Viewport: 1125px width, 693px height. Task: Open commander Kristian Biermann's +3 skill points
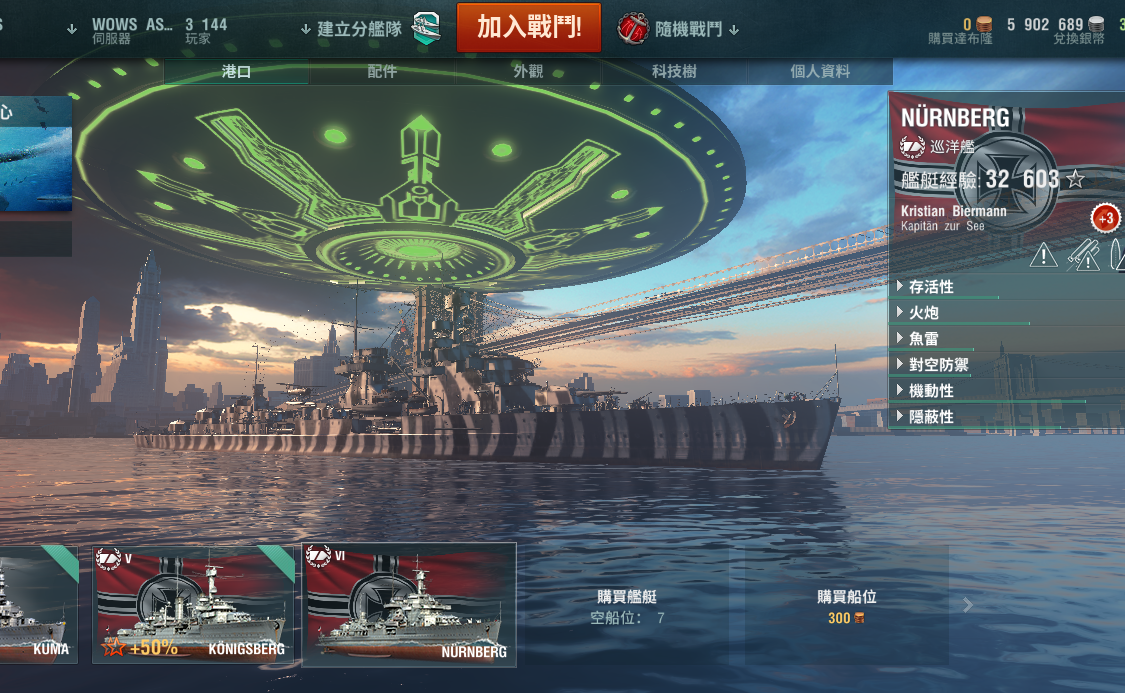[1105, 219]
